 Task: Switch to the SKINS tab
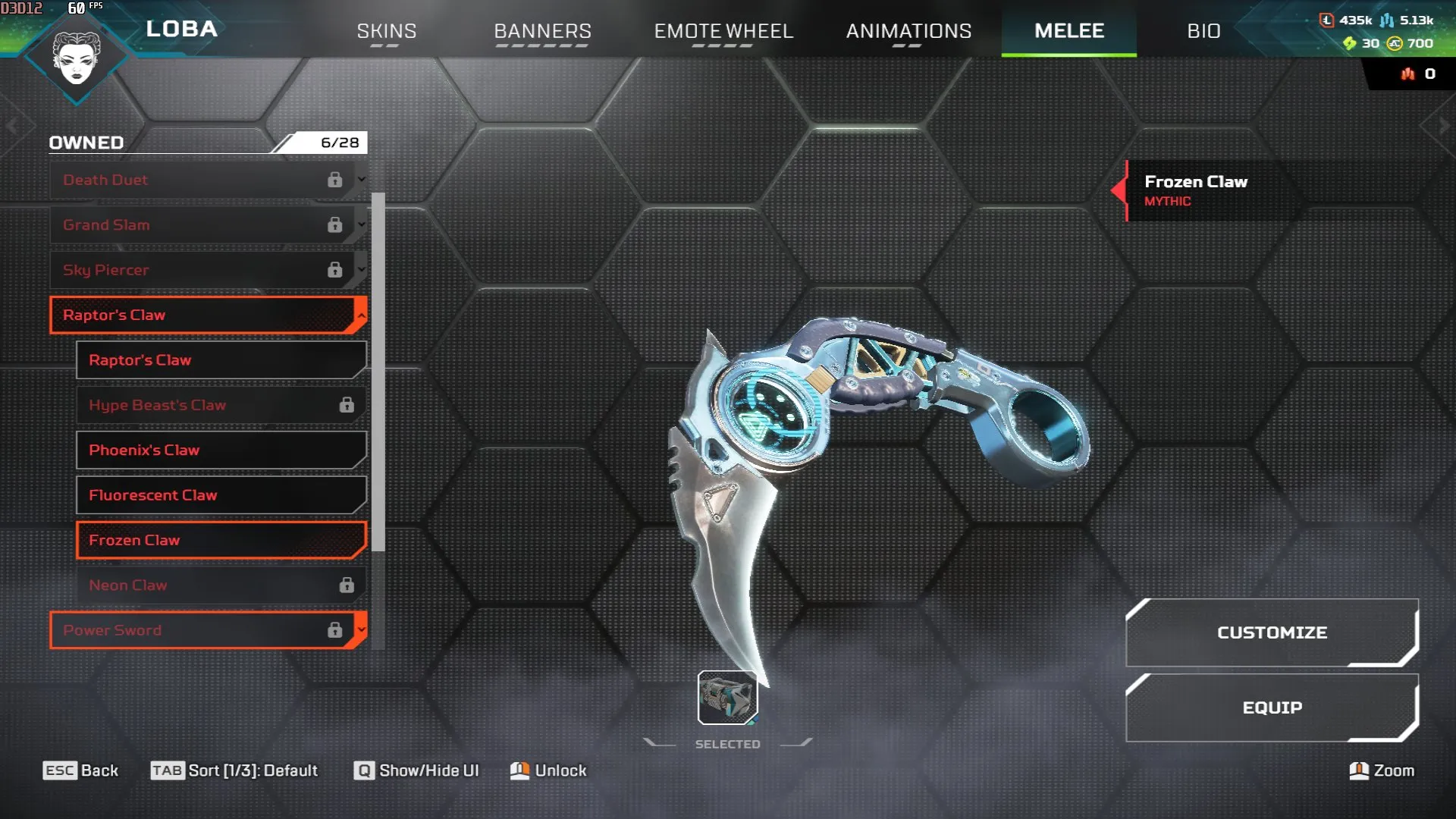tap(386, 31)
